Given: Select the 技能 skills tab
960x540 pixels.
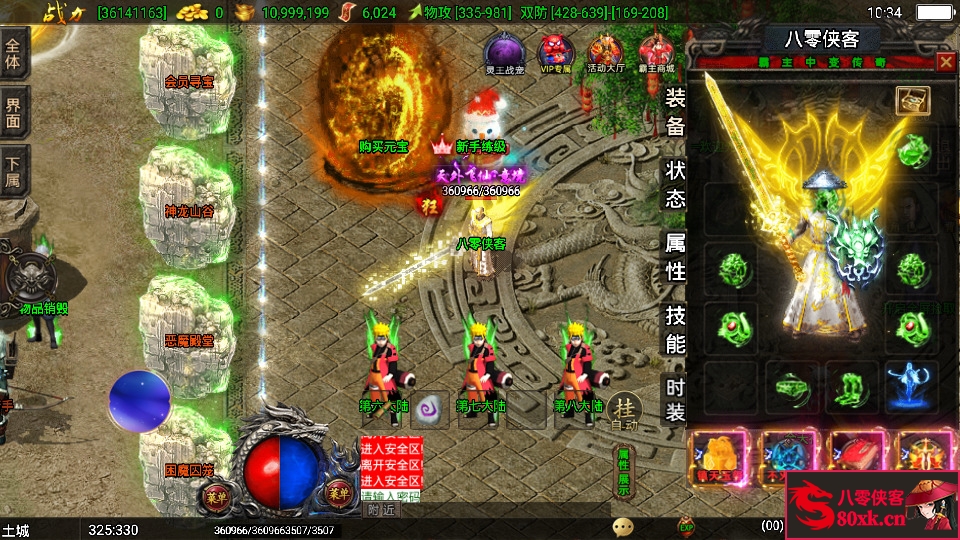Looking at the screenshot, I should 676,329.
